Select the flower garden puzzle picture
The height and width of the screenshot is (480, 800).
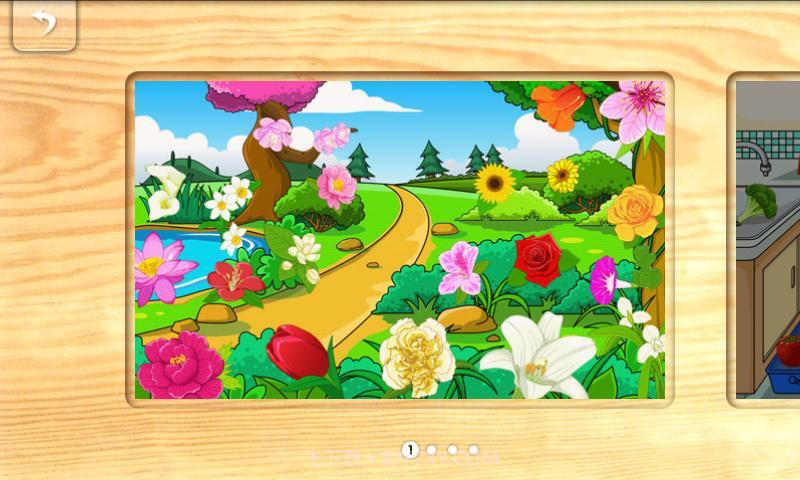coord(400,240)
